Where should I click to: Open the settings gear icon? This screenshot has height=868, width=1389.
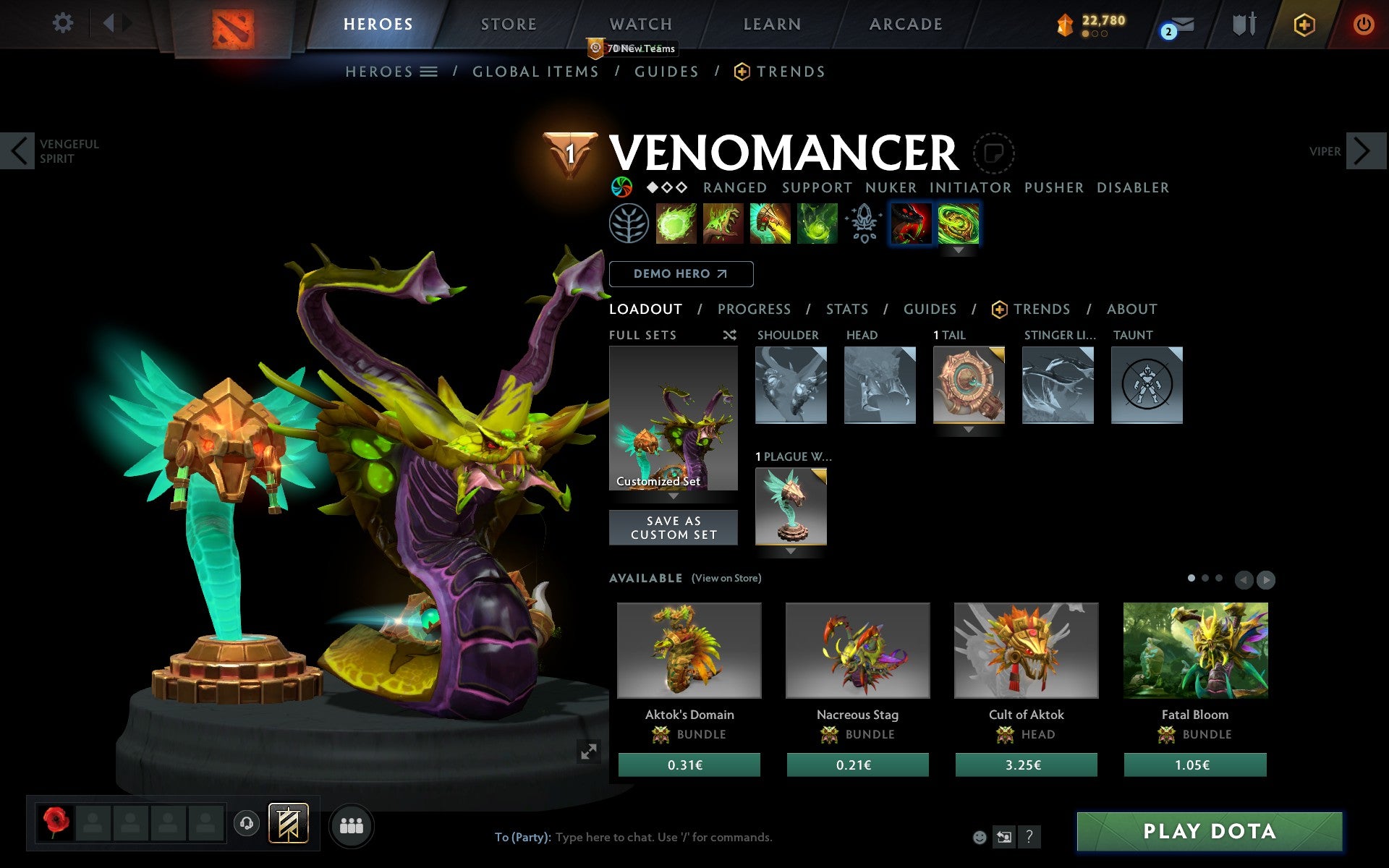[x=64, y=23]
